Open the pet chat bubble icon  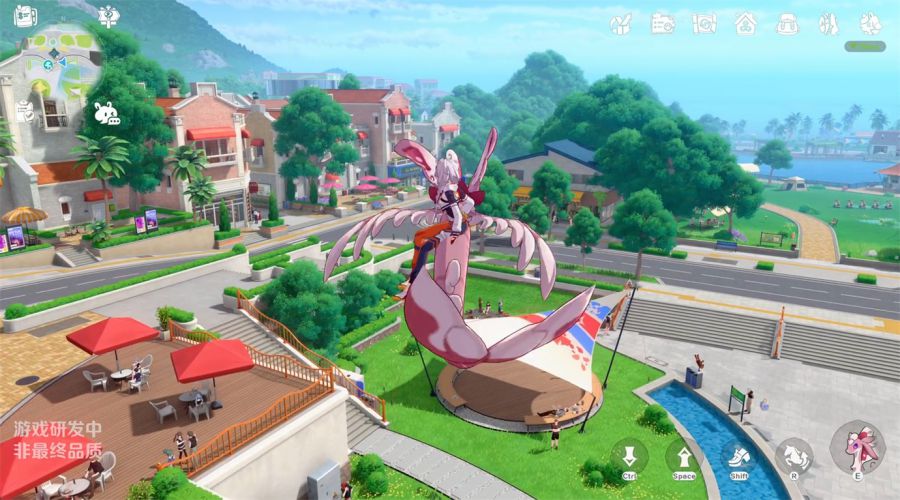tap(105, 113)
